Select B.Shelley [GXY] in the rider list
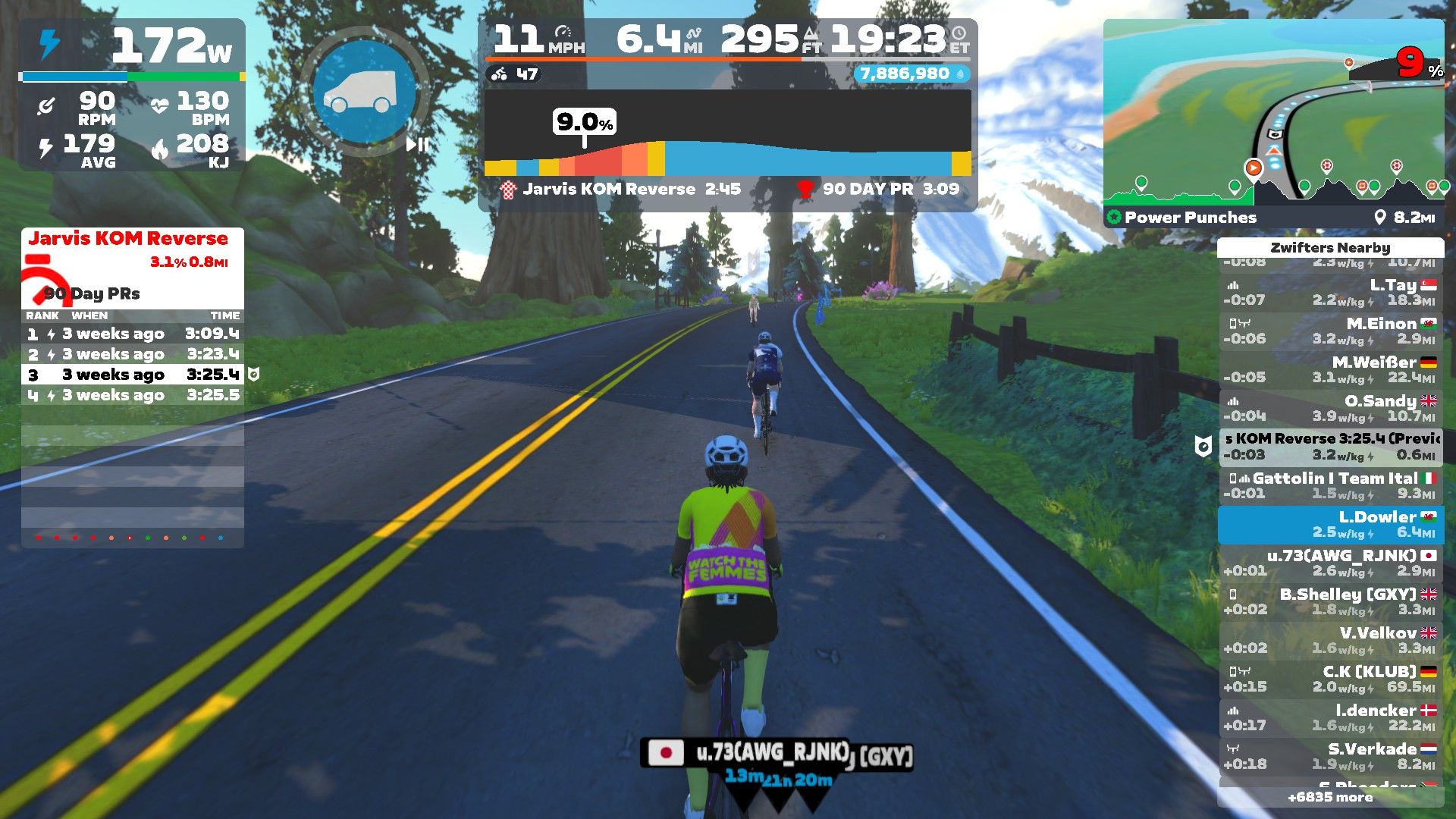 [1331, 602]
